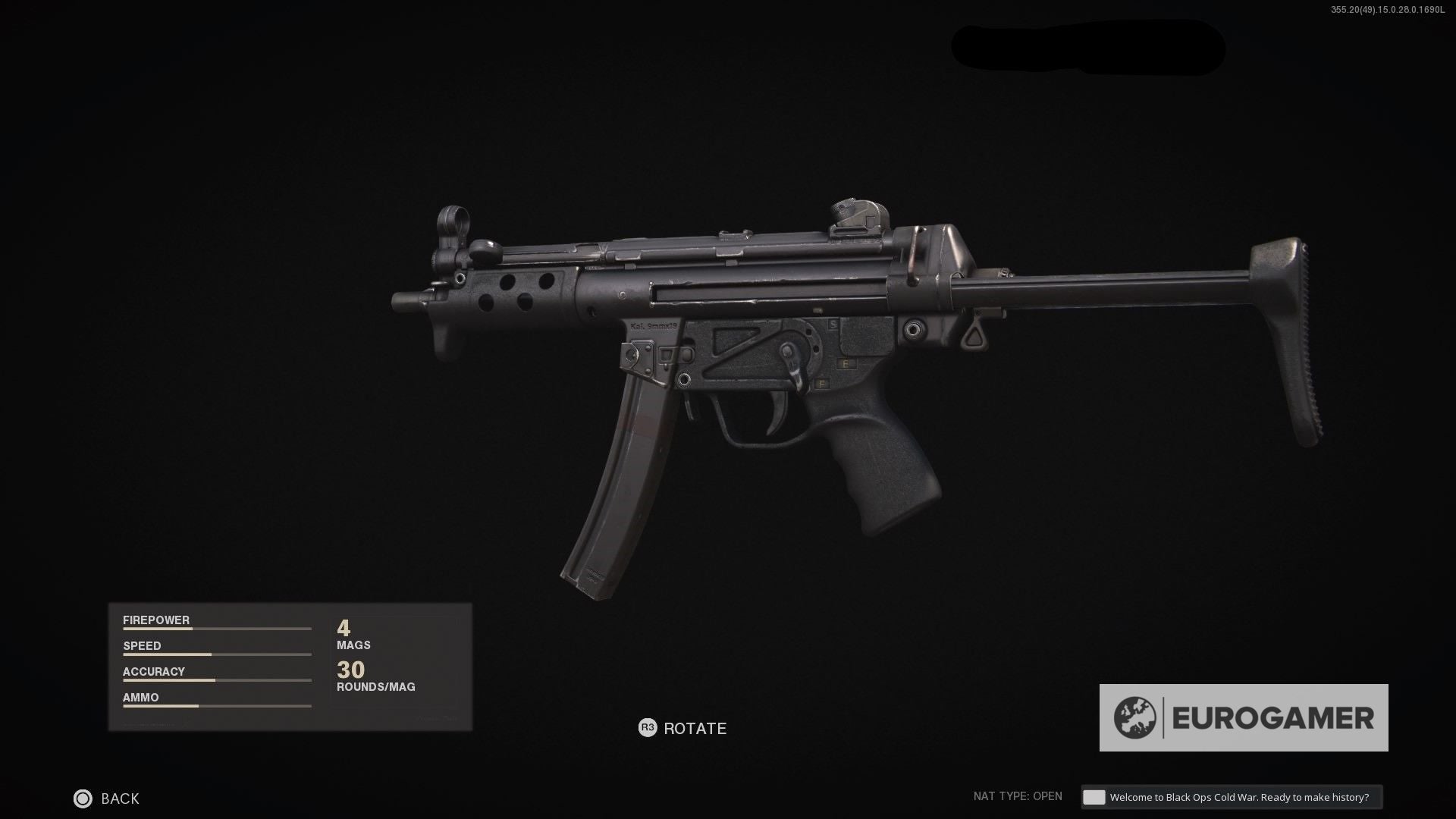This screenshot has height=819, width=1456.
Task: Select the BACK option
Action: click(x=120, y=799)
